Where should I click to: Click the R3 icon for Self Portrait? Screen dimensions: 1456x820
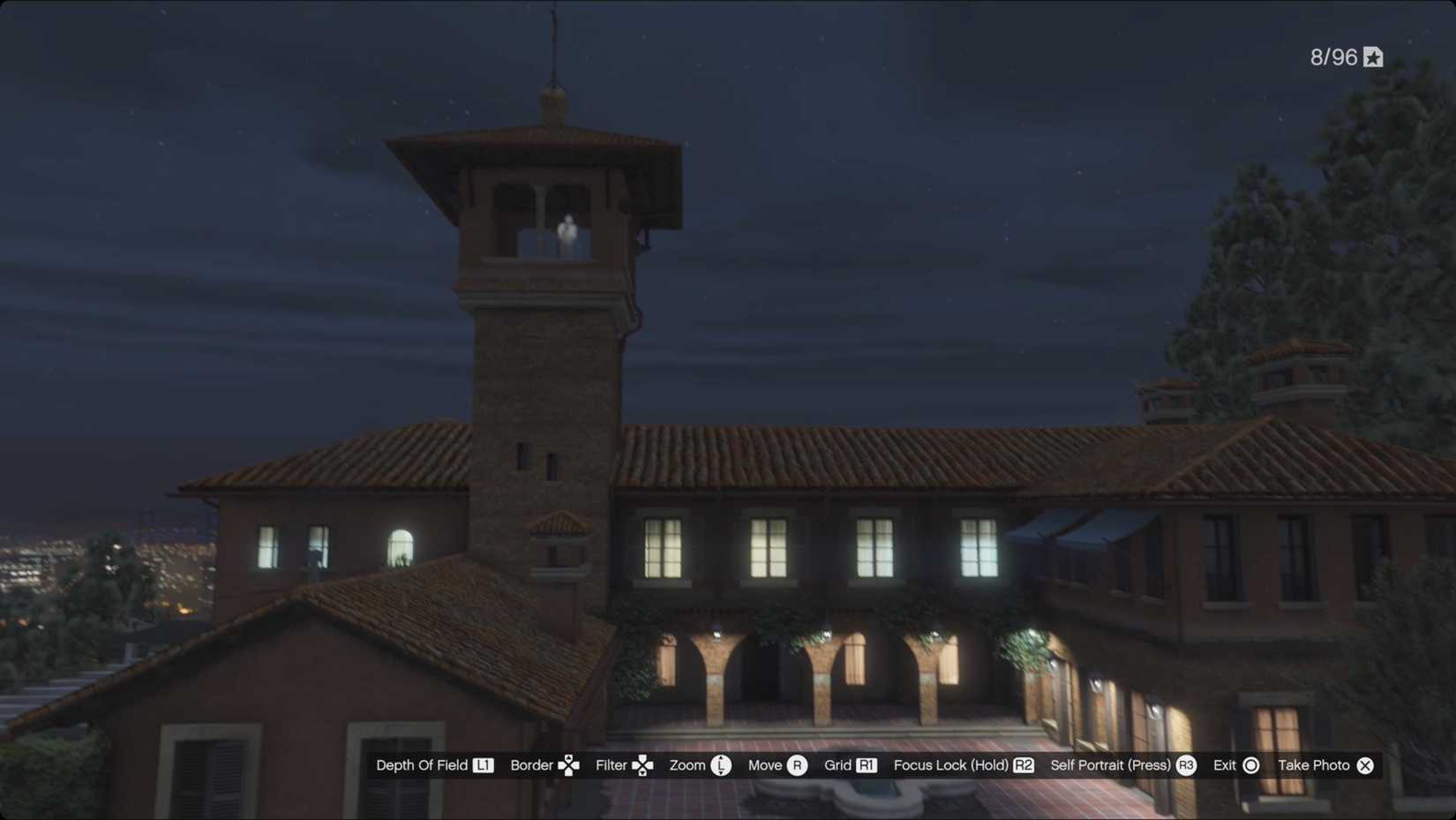coord(1187,765)
